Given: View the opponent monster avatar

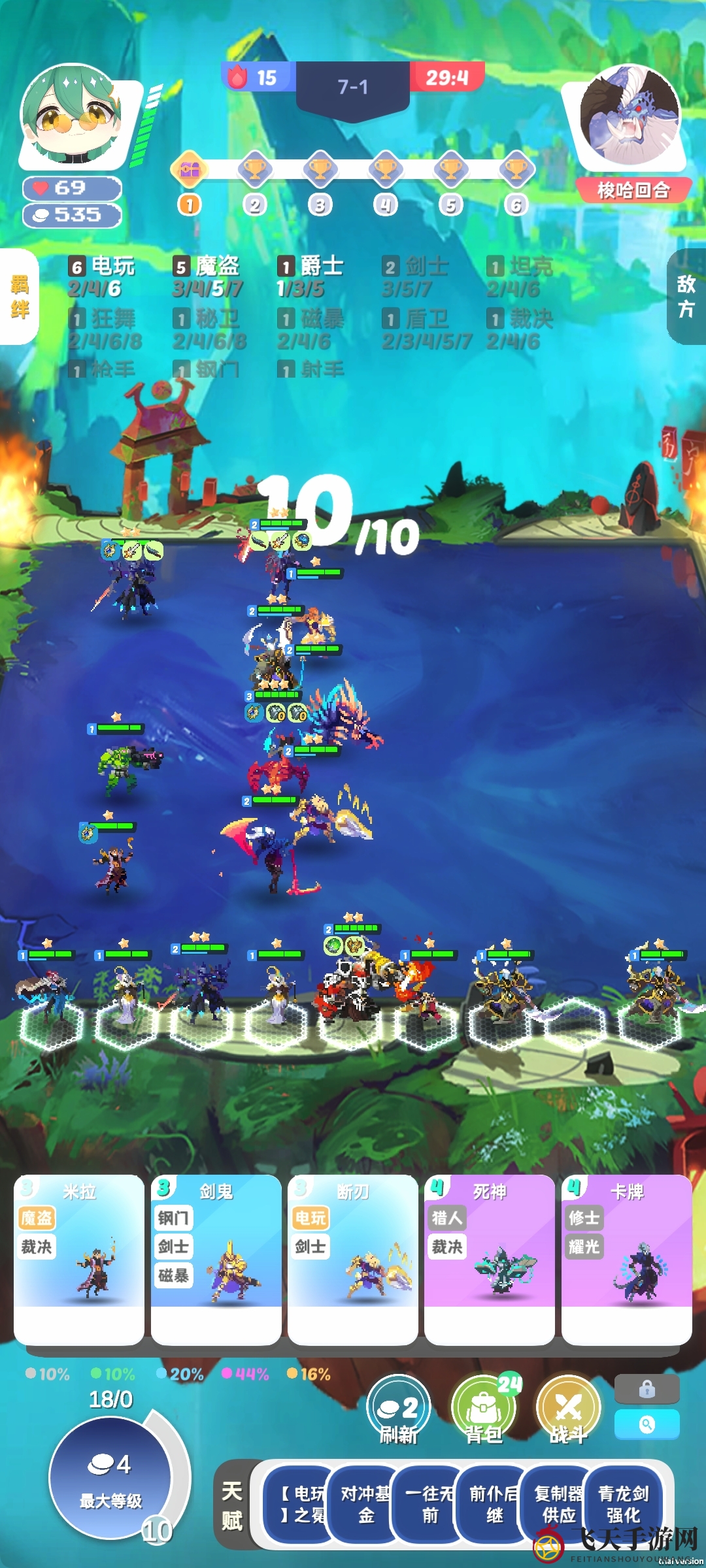Looking at the screenshot, I should tap(630, 114).
